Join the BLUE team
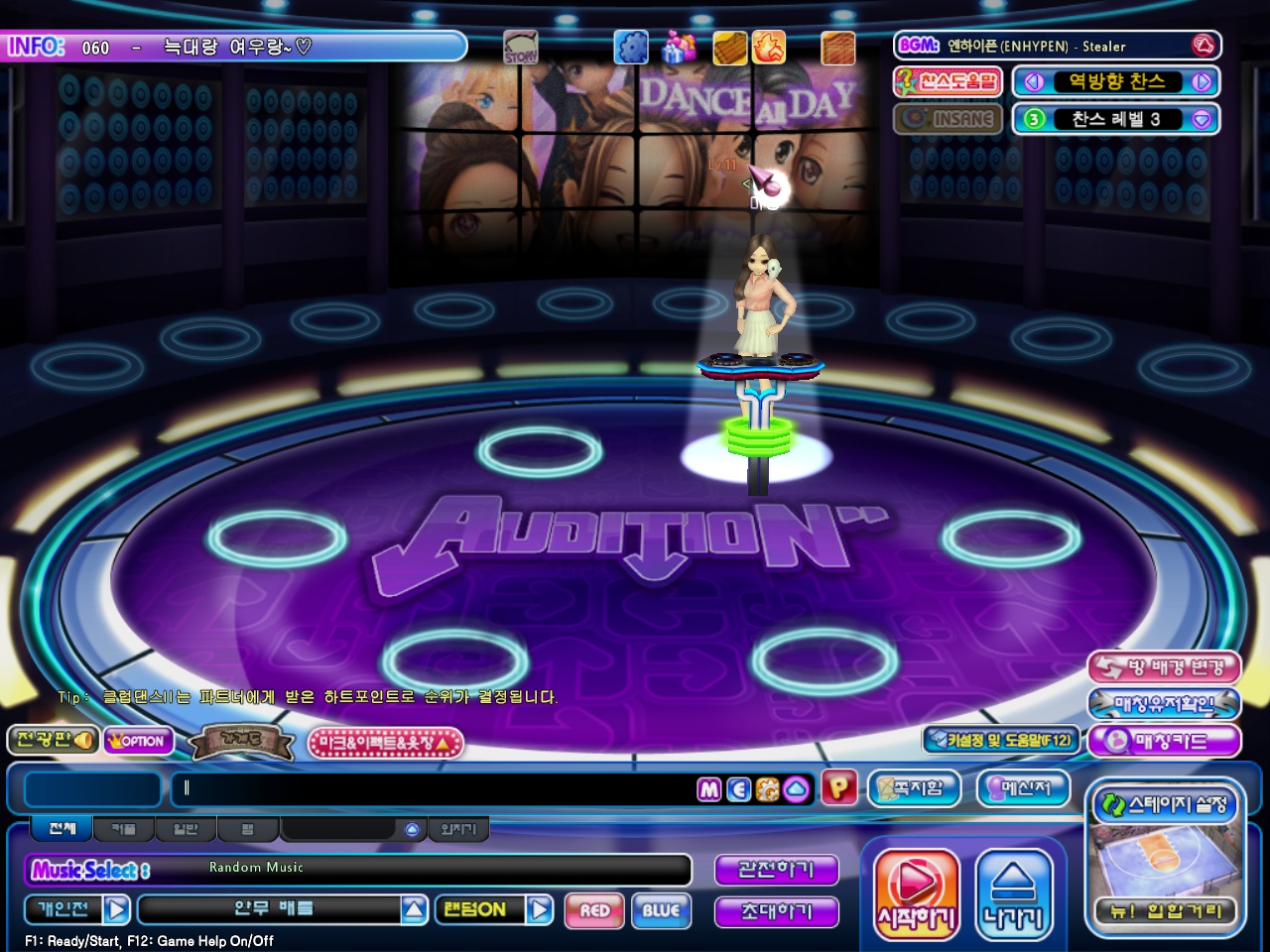Screen dimensions: 1270x952 [661, 910]
